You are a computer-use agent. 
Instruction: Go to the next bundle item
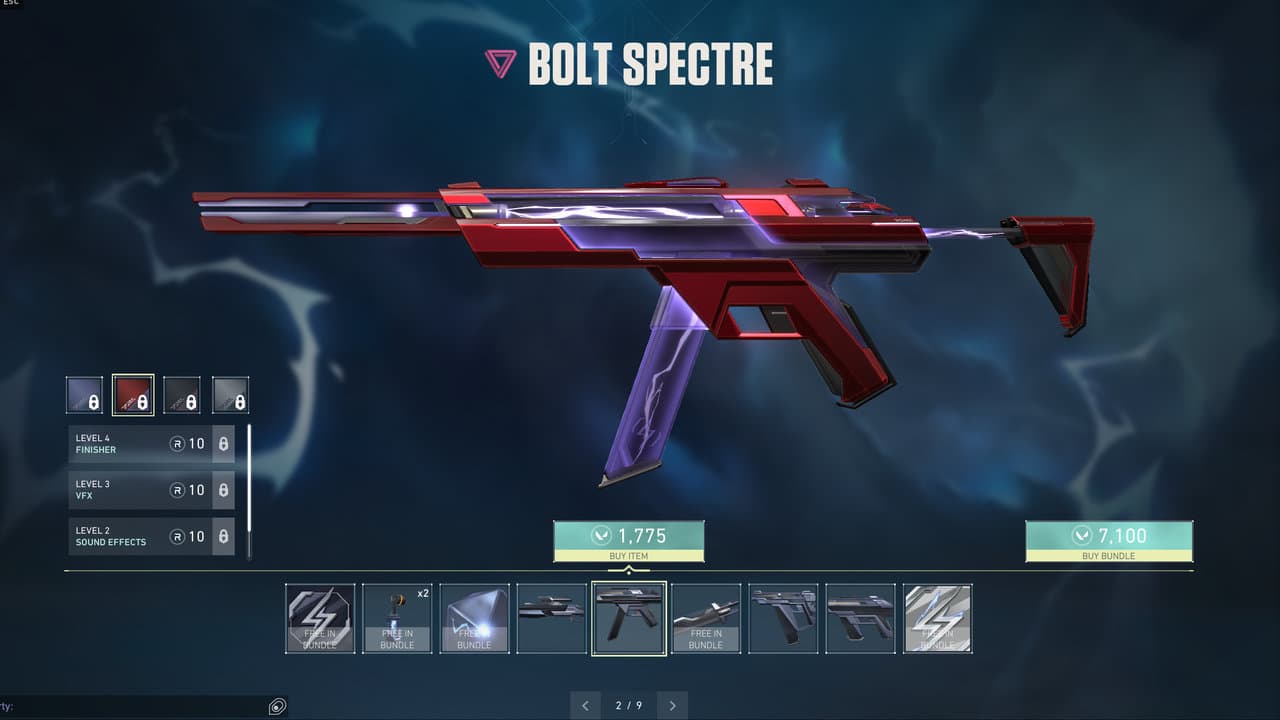(x=673, y=705)
